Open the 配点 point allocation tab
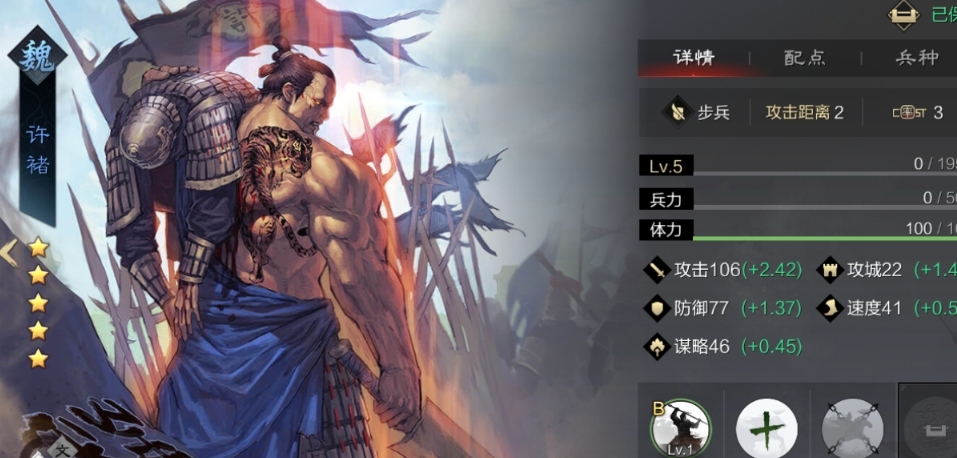Viewport: 957px width, 458px height. pos(804,57)
